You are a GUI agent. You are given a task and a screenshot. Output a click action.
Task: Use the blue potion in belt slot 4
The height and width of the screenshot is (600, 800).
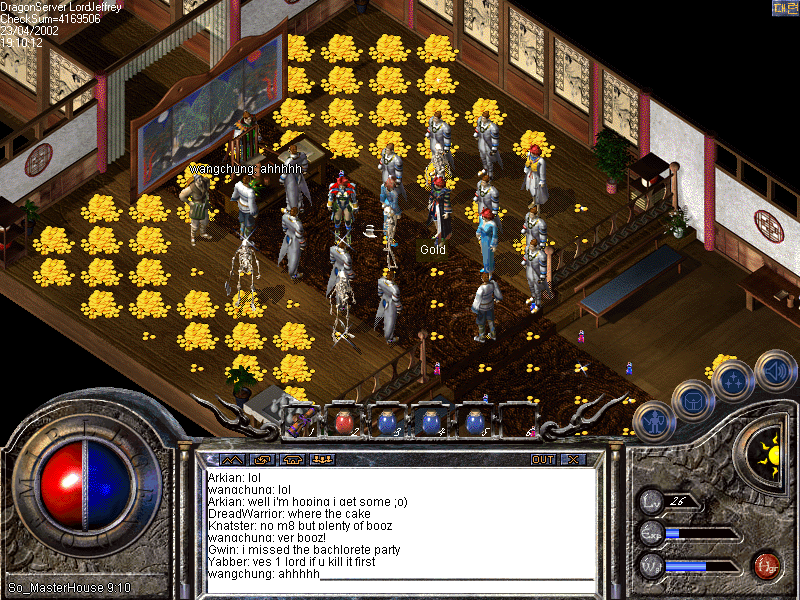pos(429,421)
